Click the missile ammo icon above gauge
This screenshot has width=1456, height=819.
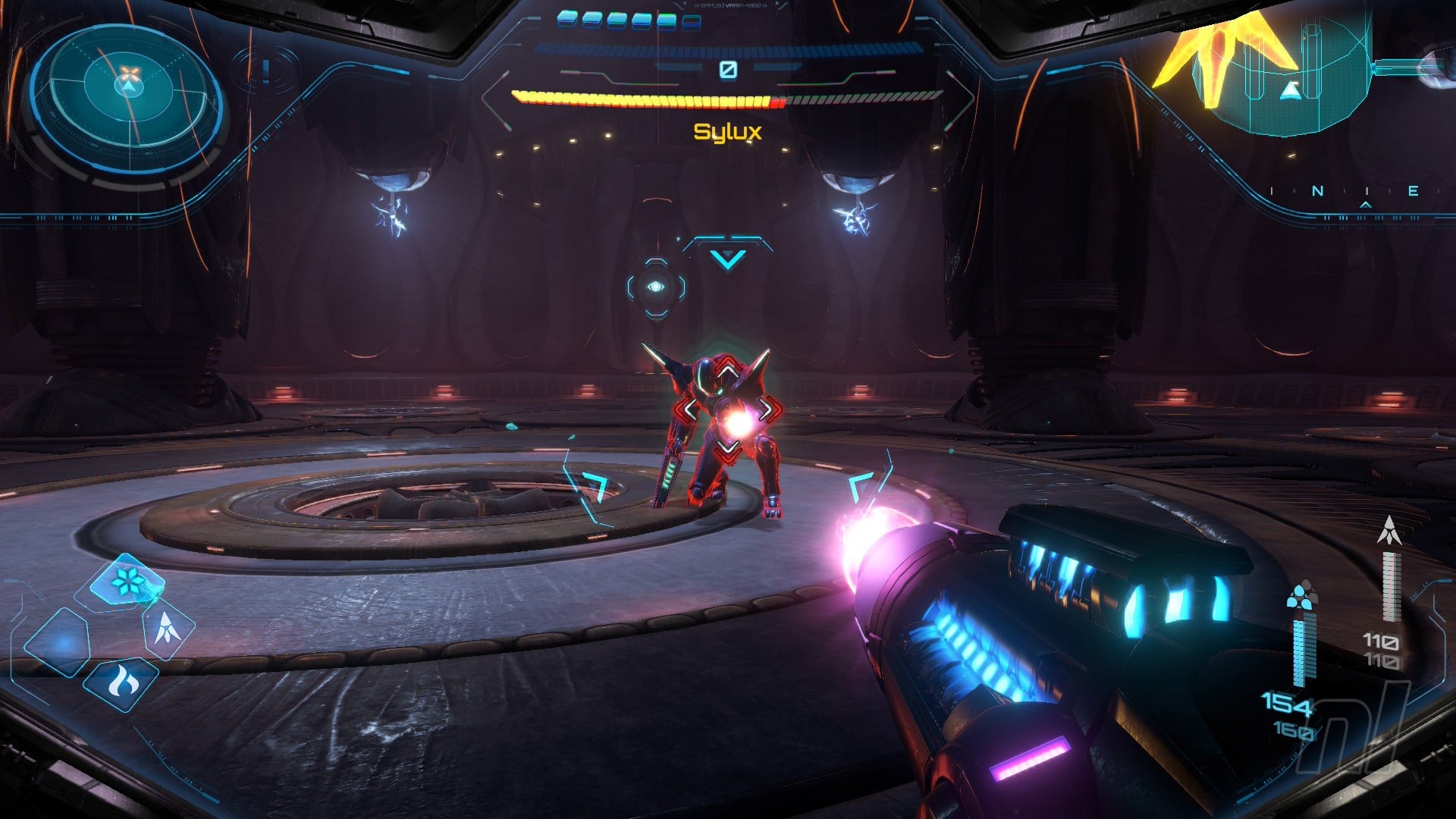1389,531
